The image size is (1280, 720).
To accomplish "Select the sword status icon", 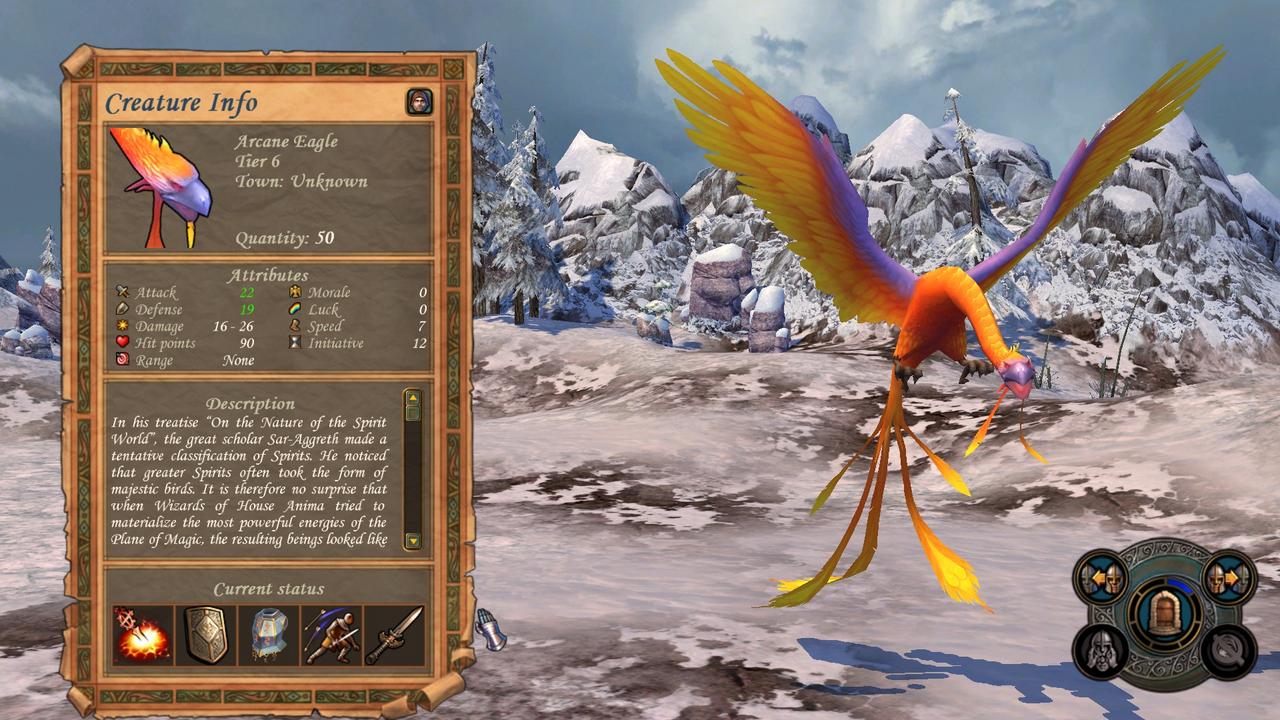I will coord(395,635).
